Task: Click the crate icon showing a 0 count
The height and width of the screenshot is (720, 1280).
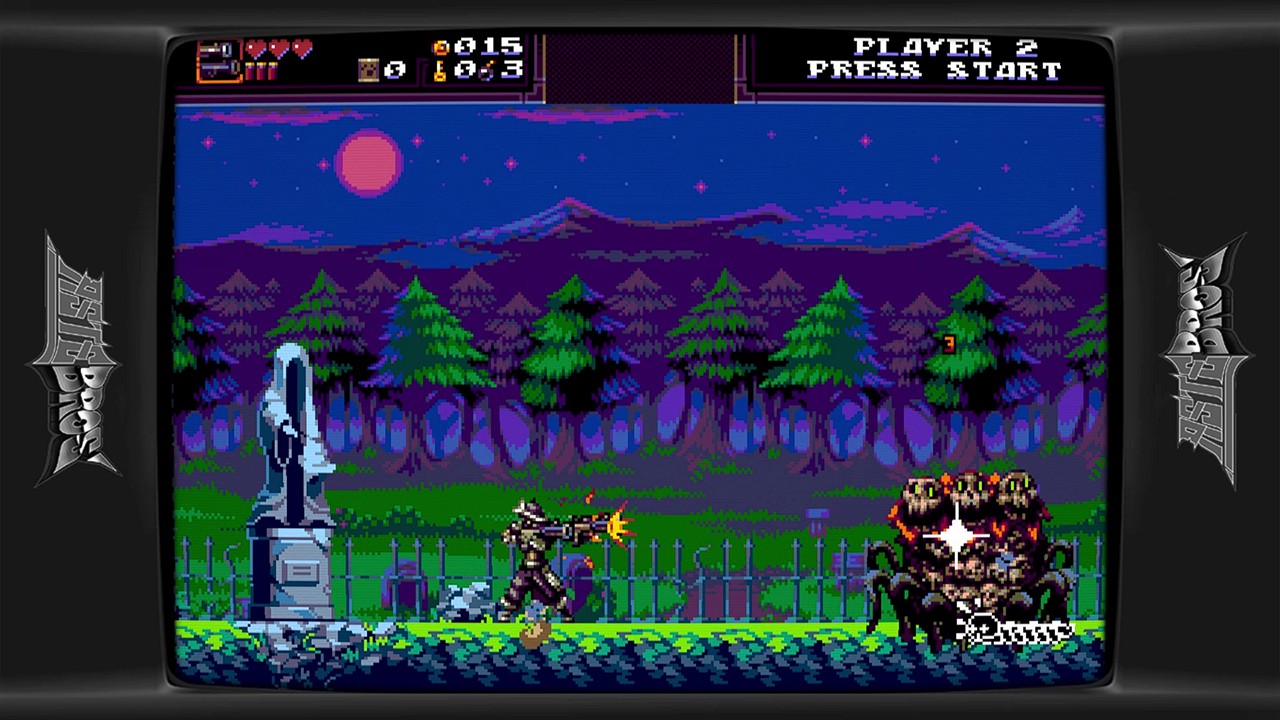Action: click(x=368, y=71)
